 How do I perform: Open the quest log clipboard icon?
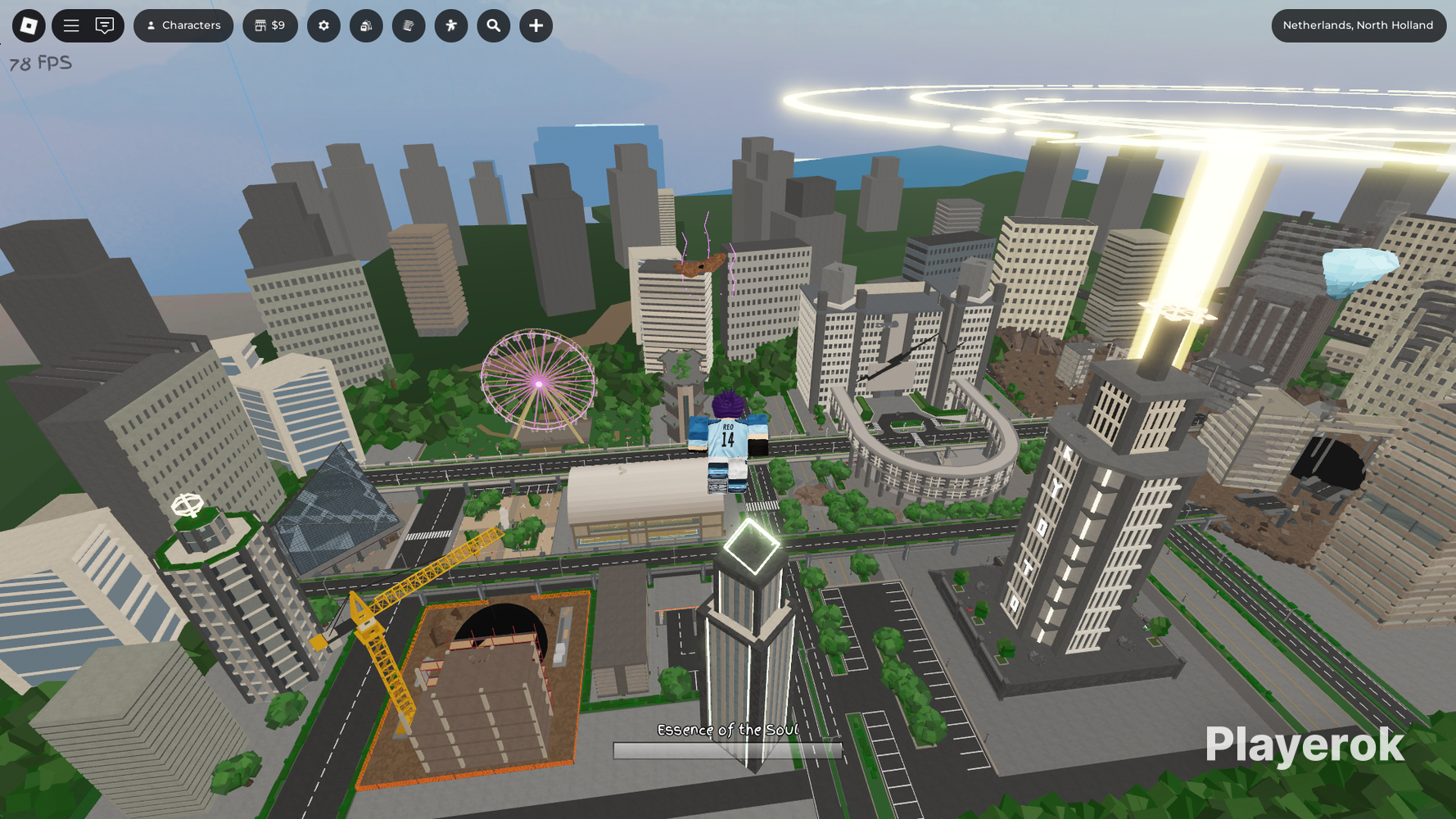[x=409, y=25]
